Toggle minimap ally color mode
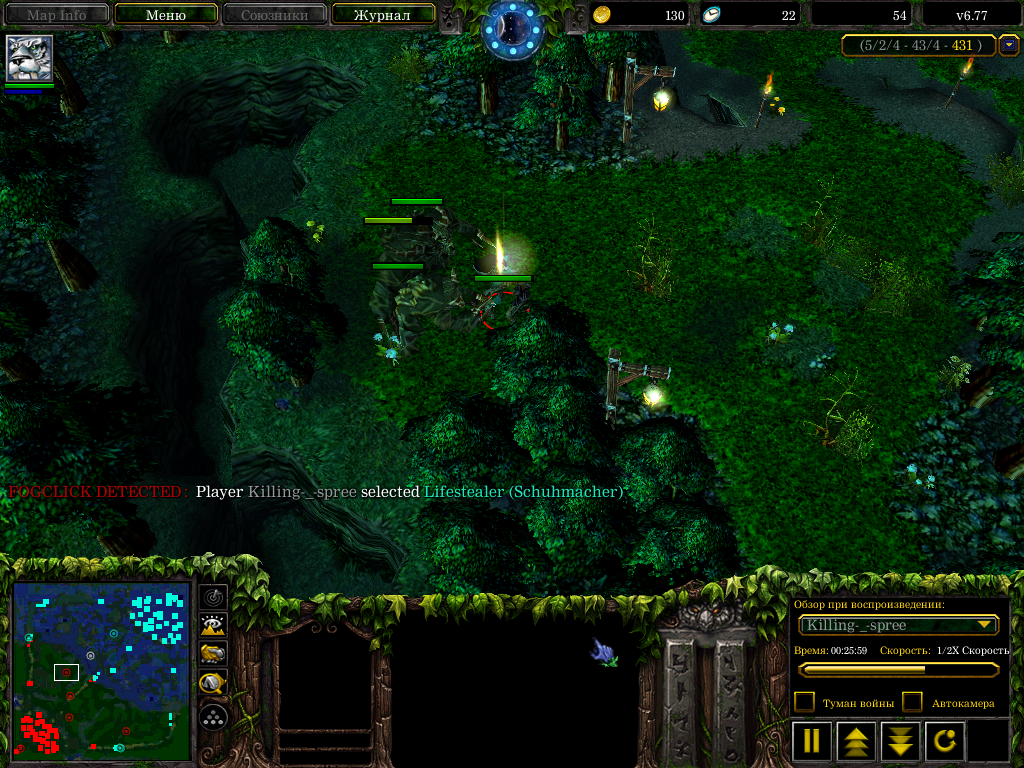1024x768 pixels. click(213, 654)
